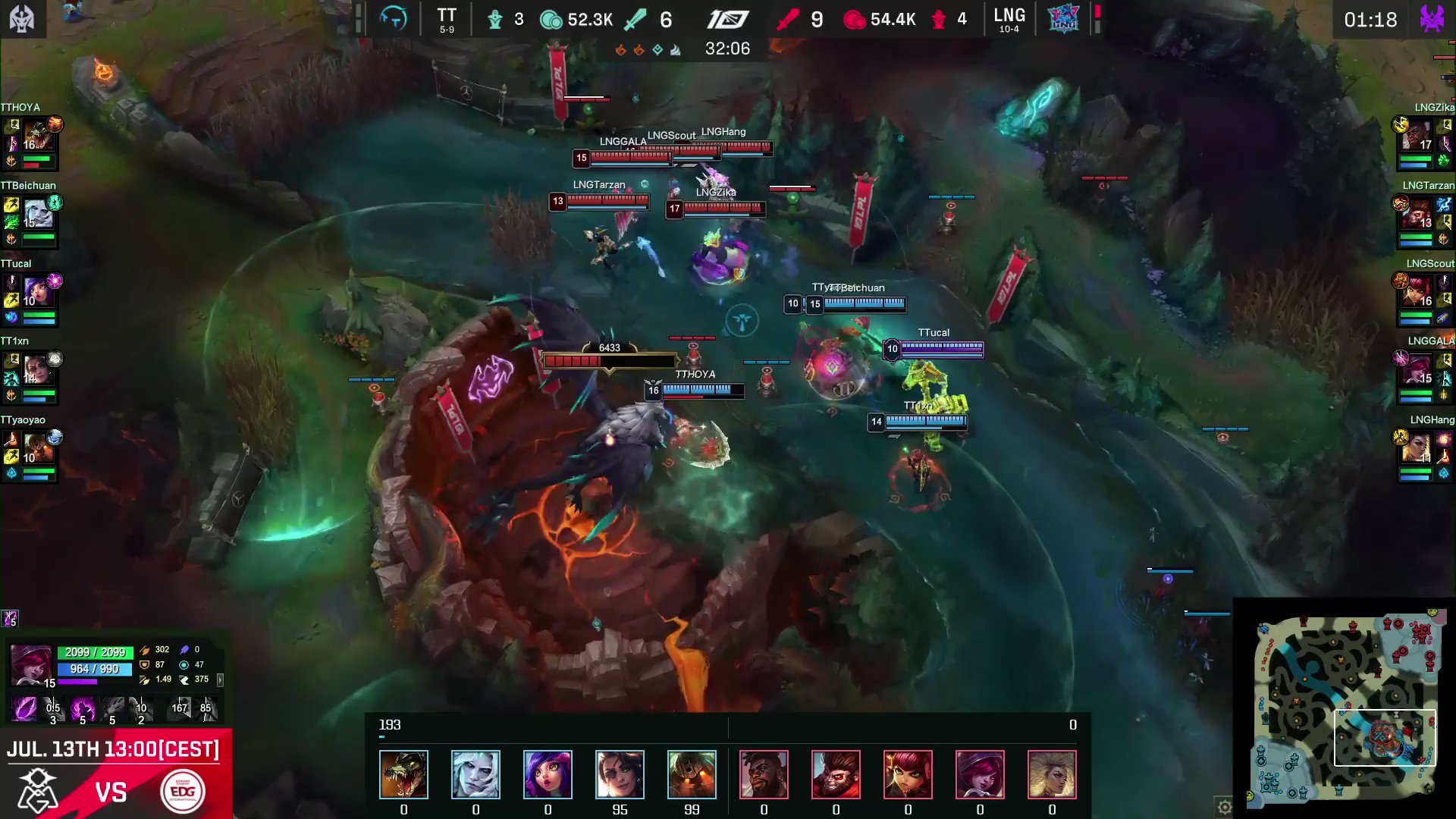Select Annie's portrait in the bottom scoreboard
Screen dimensions: 1456x819
(x=908, y=774)
